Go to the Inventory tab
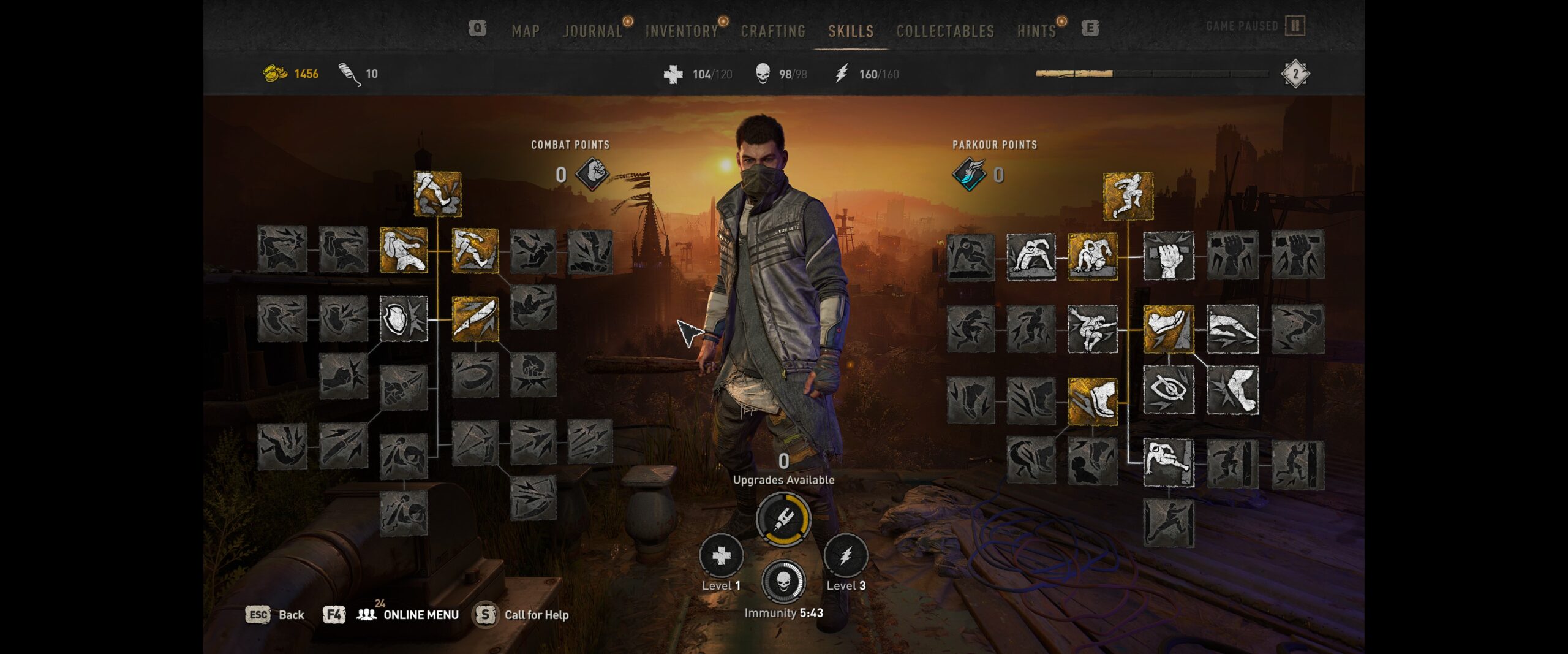 pos(681,31)
